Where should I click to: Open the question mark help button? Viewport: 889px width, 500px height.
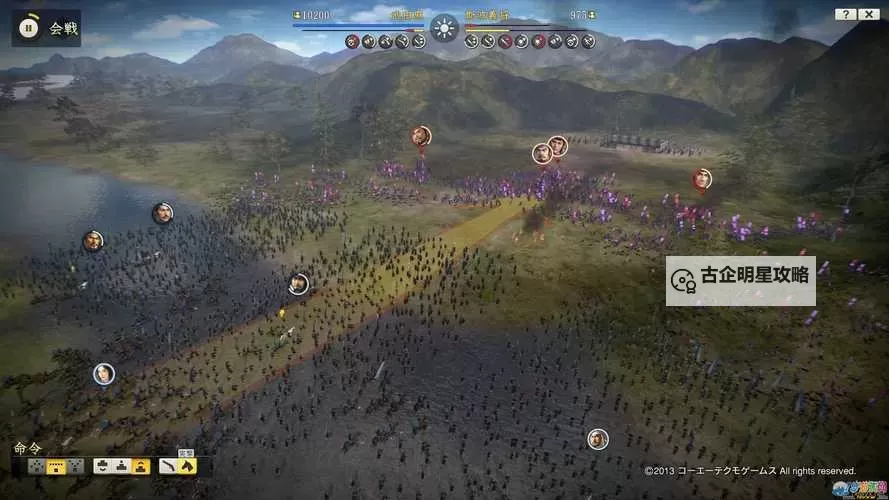coord(845,14)
